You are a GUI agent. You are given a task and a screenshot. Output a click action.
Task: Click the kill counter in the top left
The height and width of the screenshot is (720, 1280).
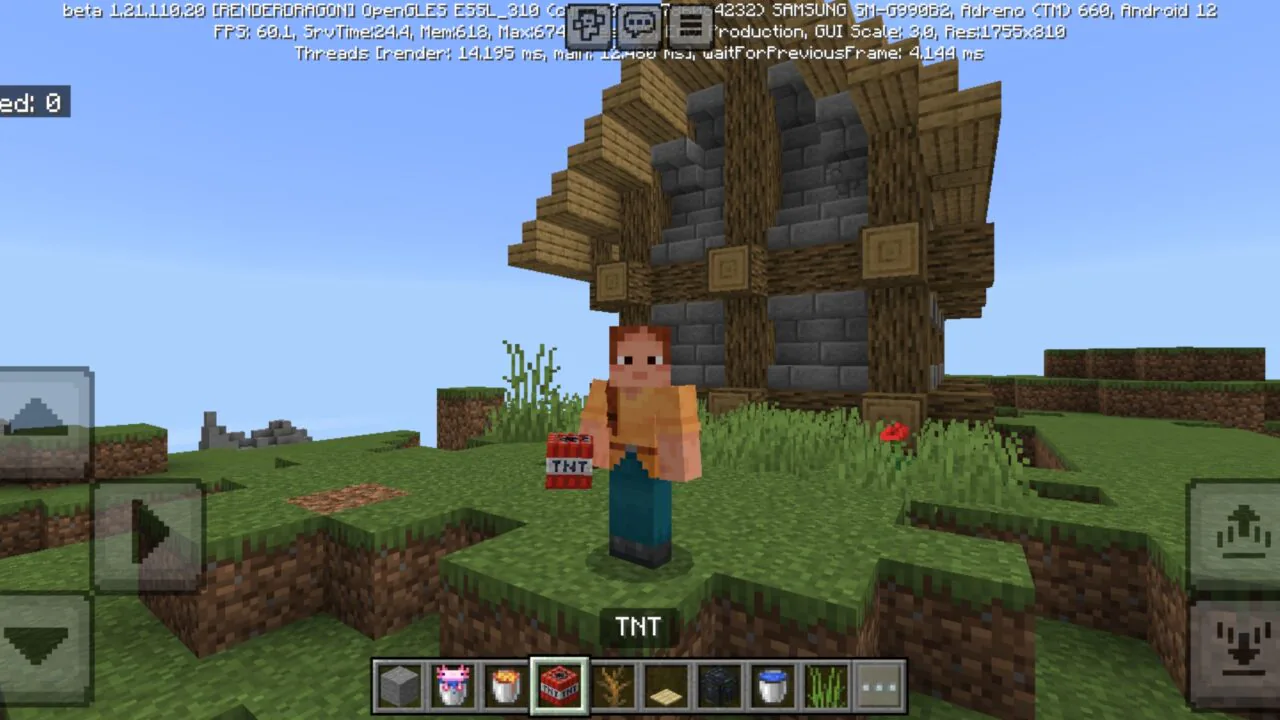[35, 103]
